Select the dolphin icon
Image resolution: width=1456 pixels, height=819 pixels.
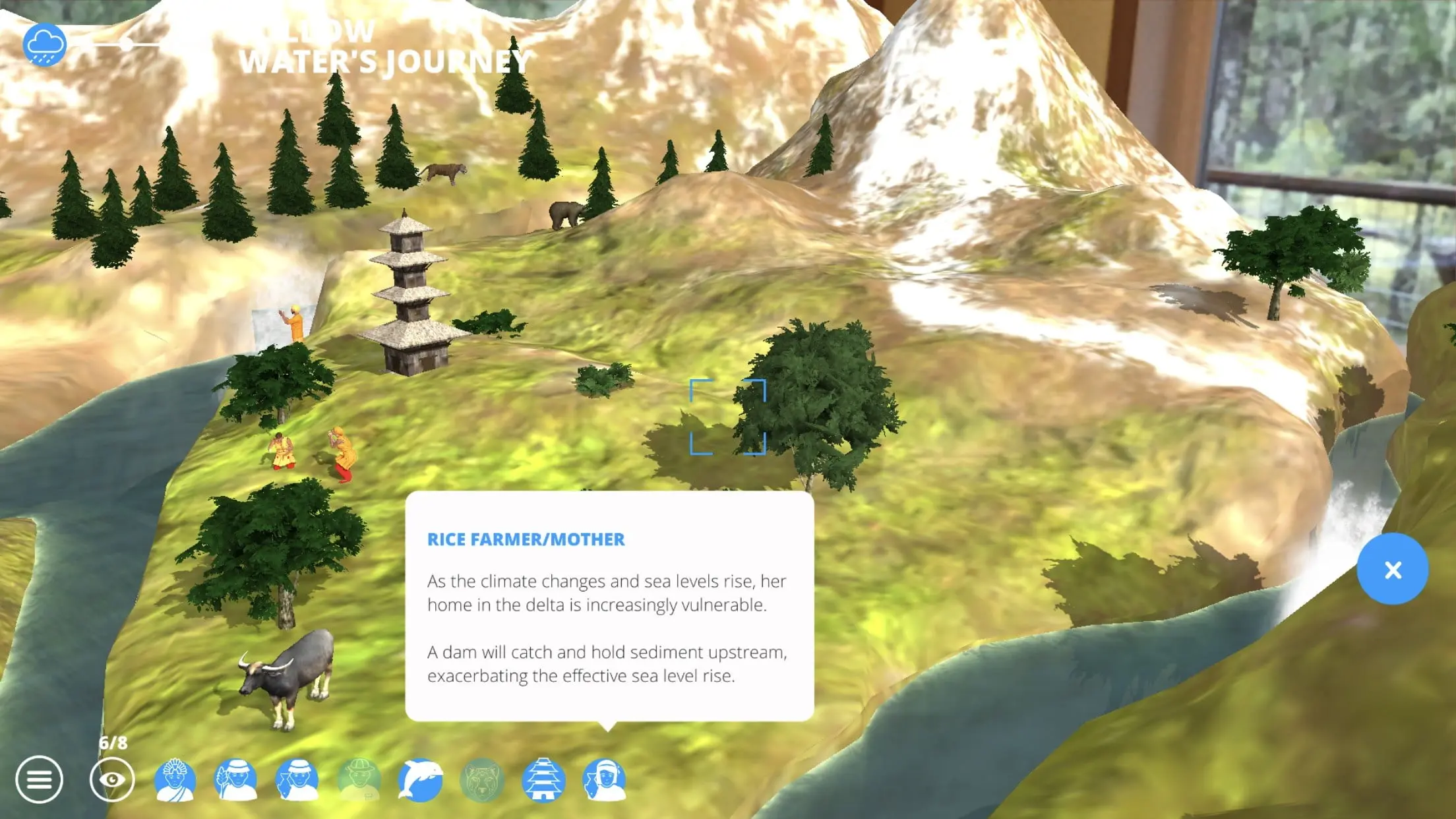tap(421, 780)
